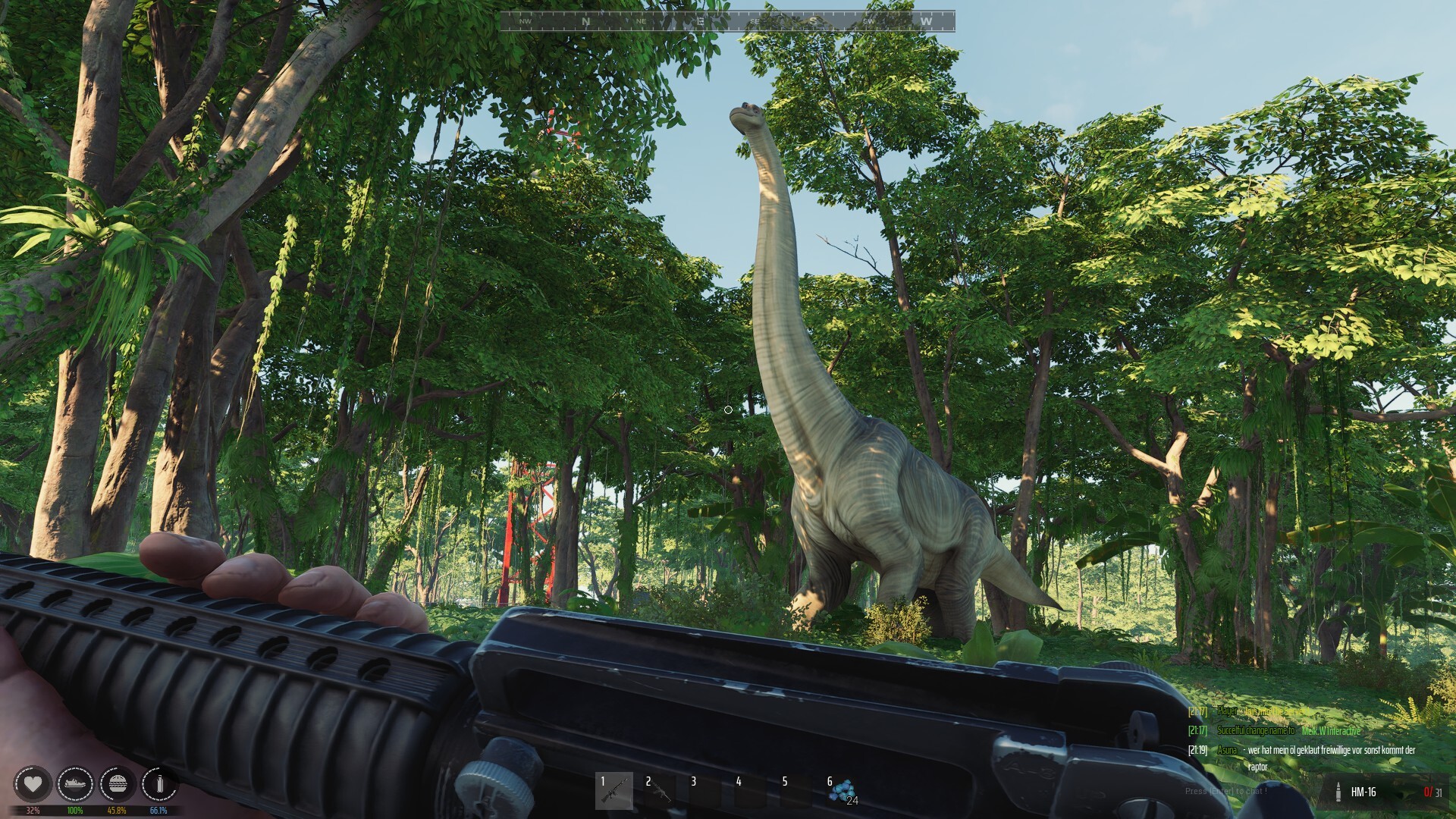Click the green 100% stamina bar
Viewport: 1456px width, 819px height.
coord(75,809)
